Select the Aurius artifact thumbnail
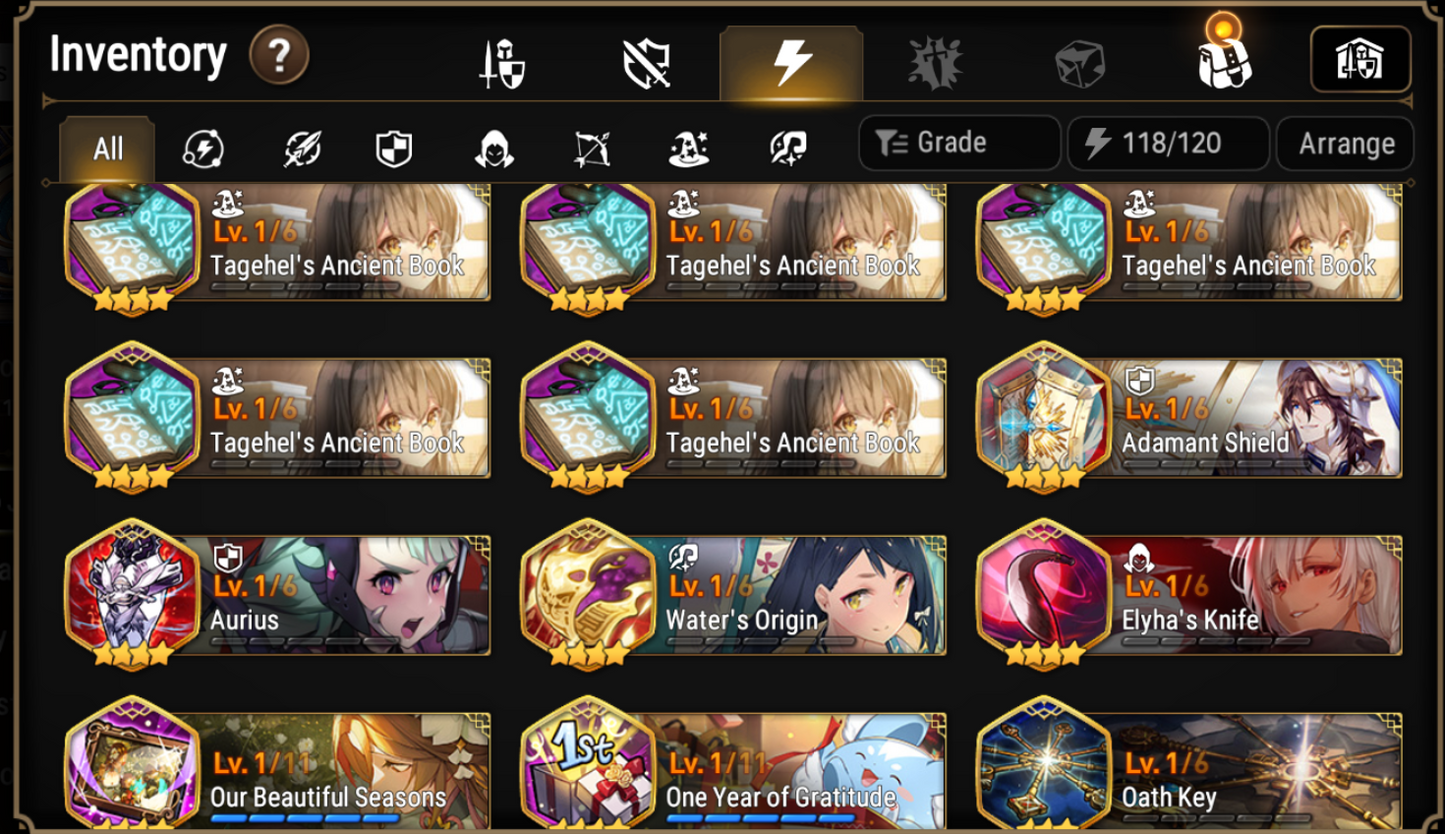The width and height of the screenshot is (1445, 834). [131, 595]
